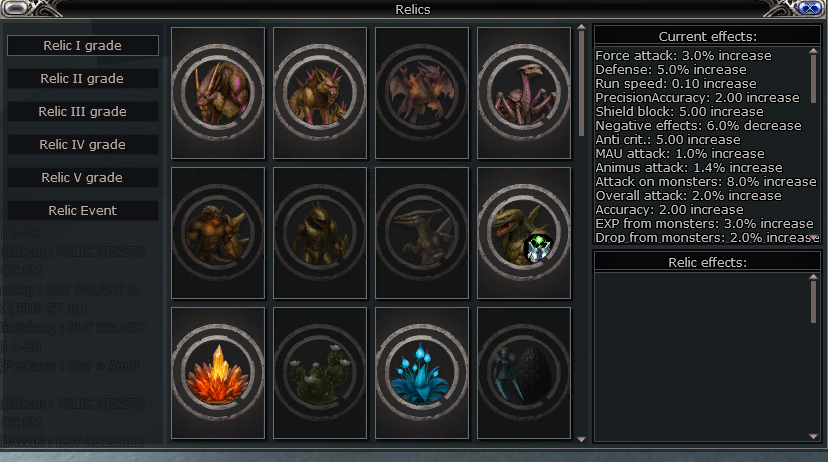Click the Current effects scrollbar handle
The width and height of the screenshot is (828, 462).
pyautogui.click(x=813, y=75)
